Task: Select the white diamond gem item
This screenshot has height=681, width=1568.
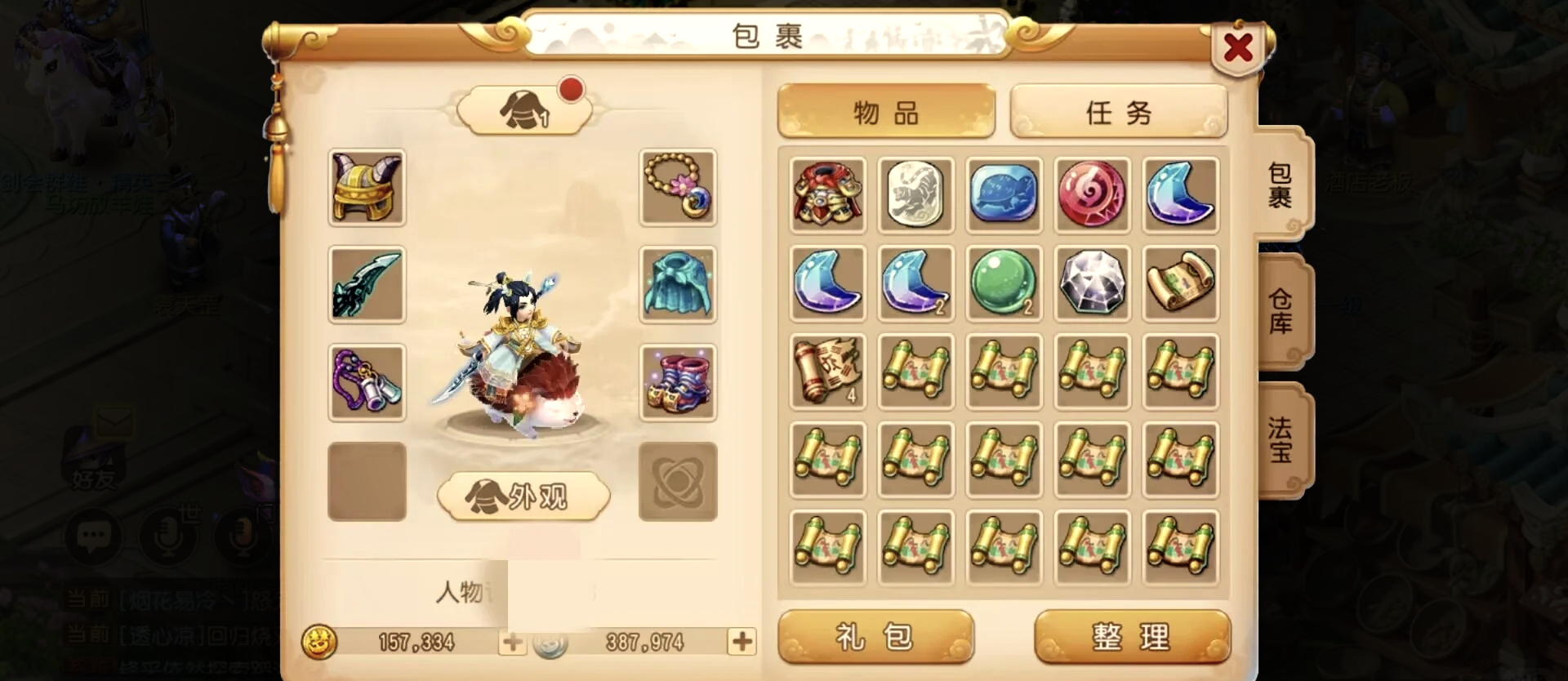Action: 1092,283
